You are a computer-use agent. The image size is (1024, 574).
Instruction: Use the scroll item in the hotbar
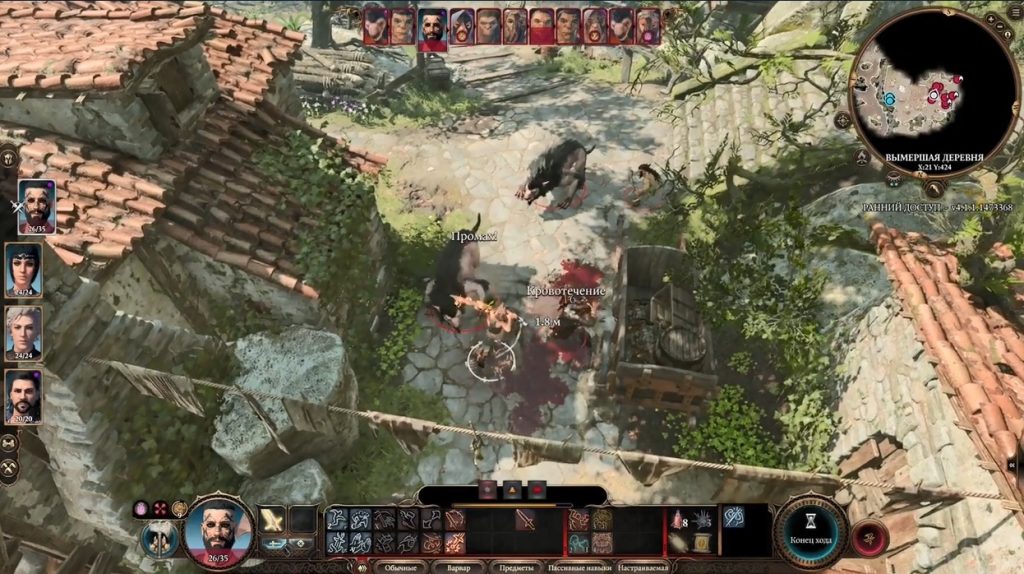[702, 543]
